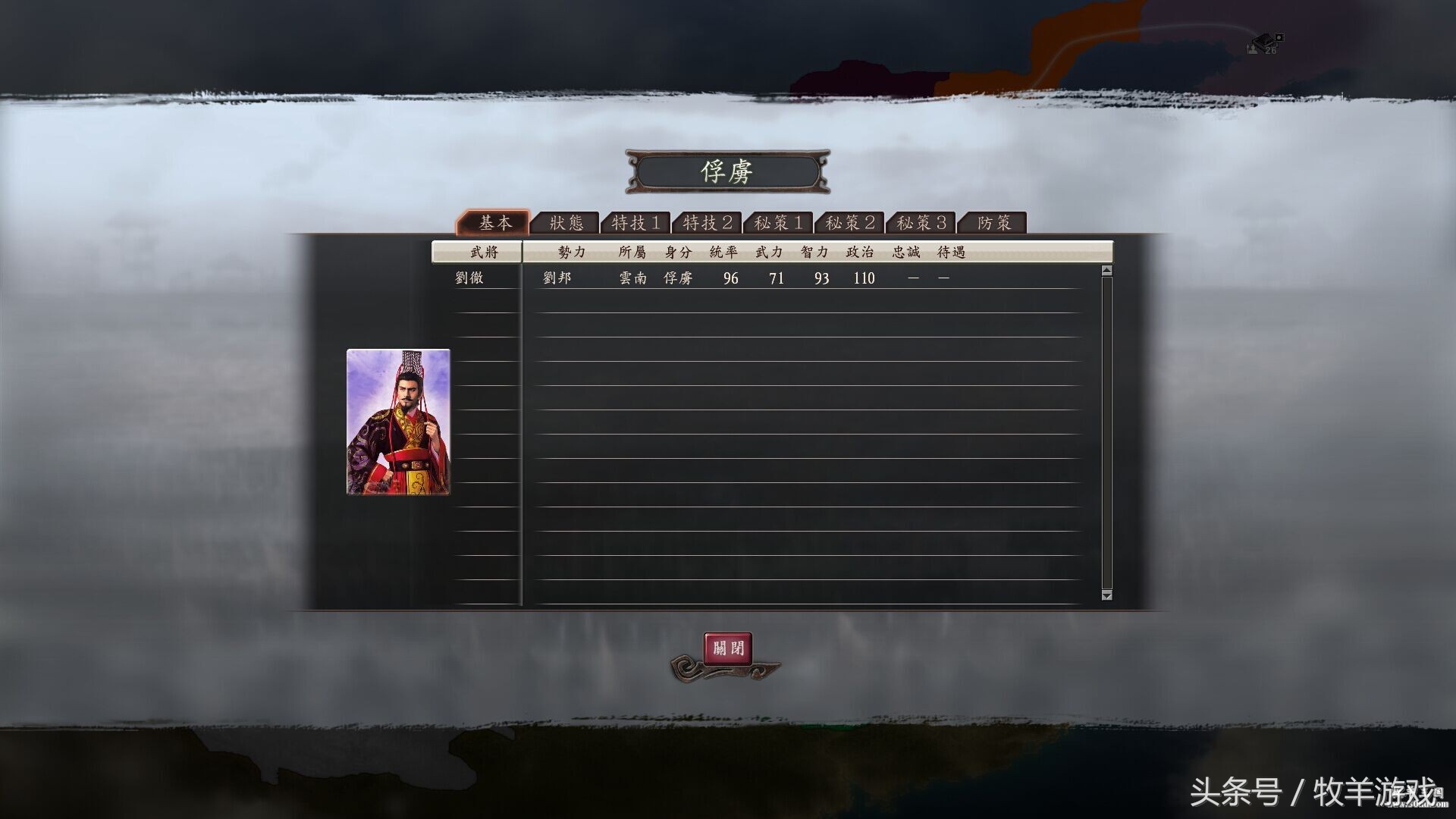This screenshot has width=1456, height=819.
Task: Return to the 基本 tab
Action: pos(494,222)
